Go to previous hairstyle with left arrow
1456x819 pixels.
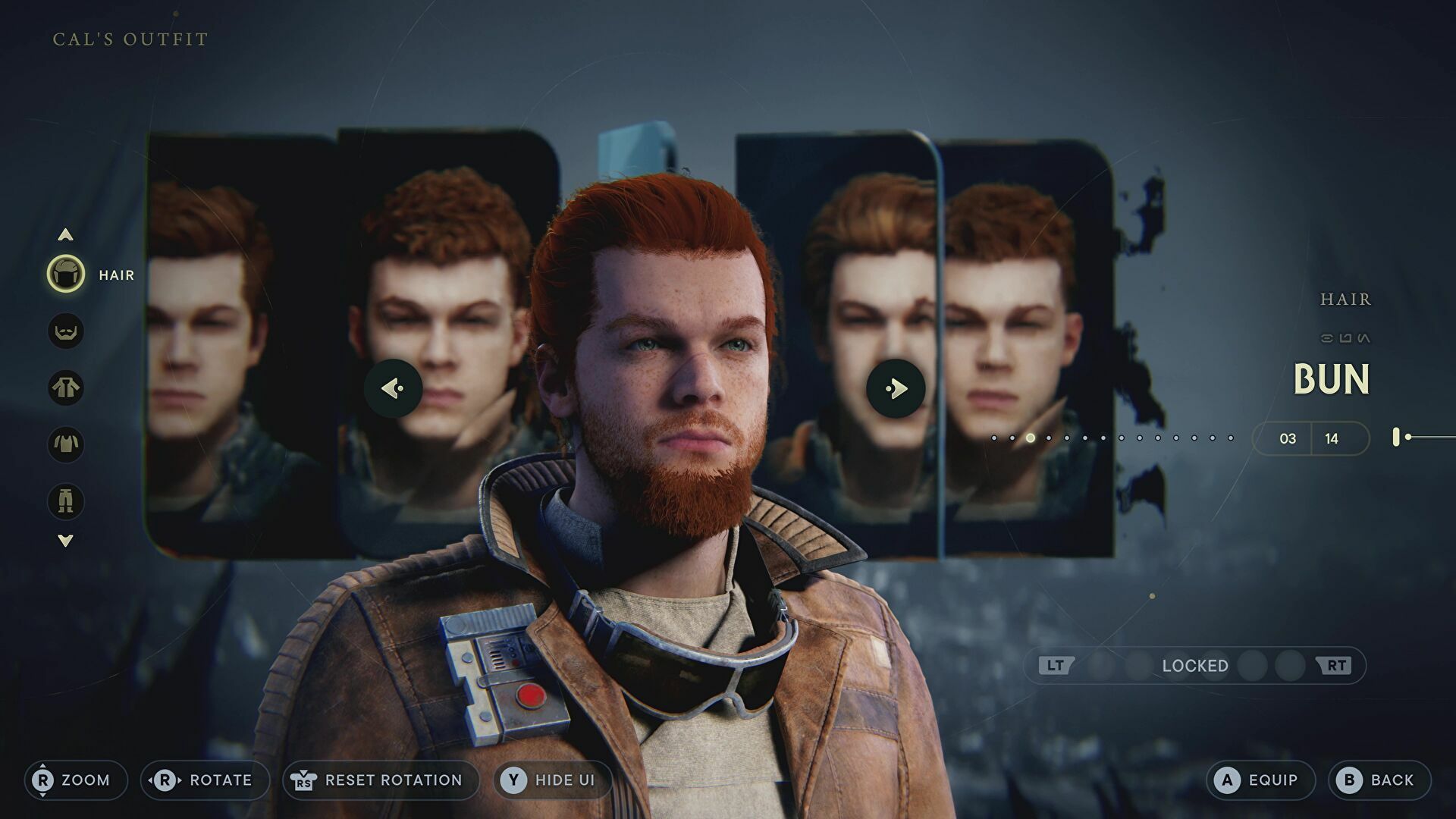click(x=393, y=388)
